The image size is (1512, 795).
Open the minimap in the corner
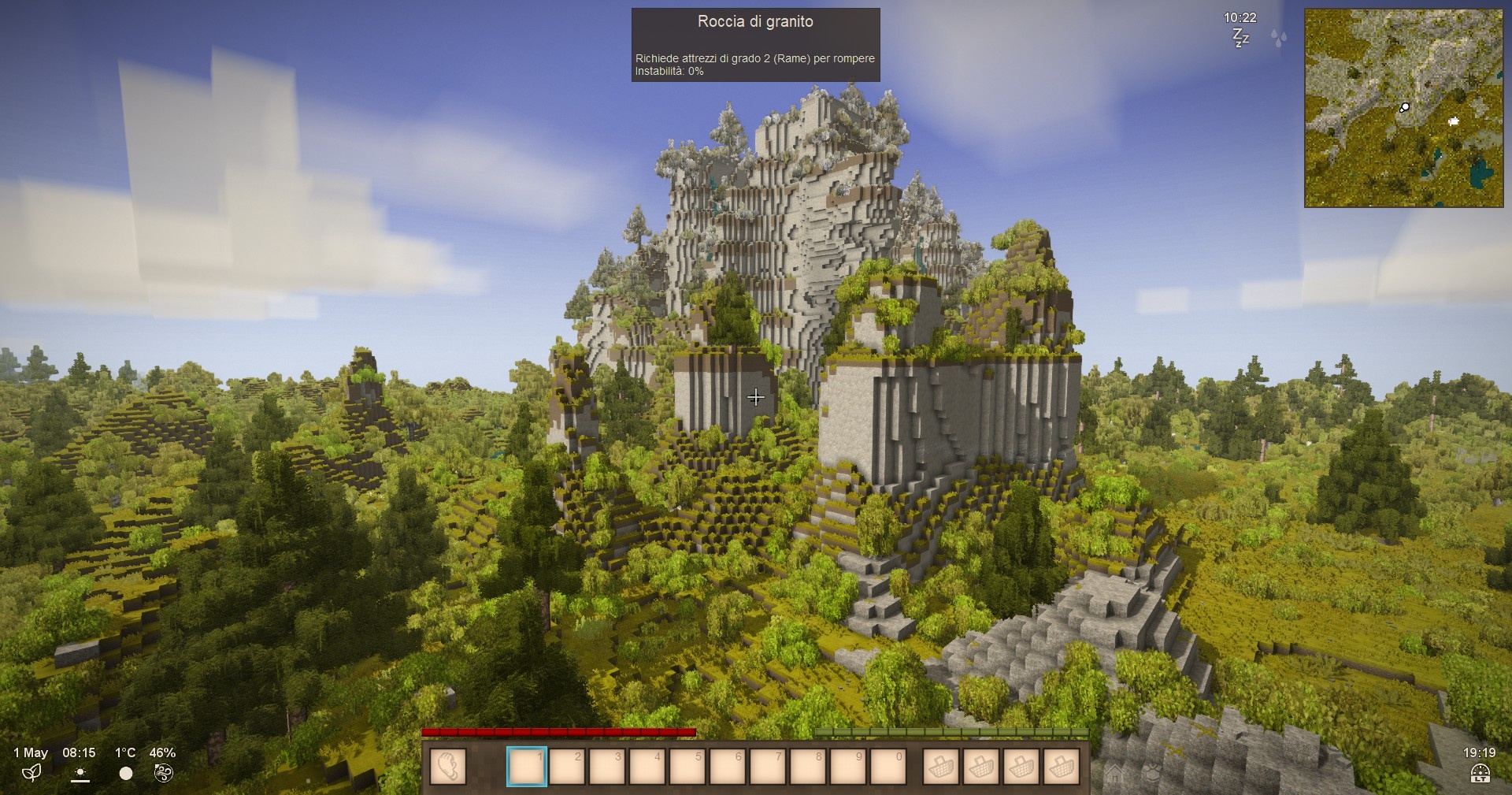pos(1403,108)
